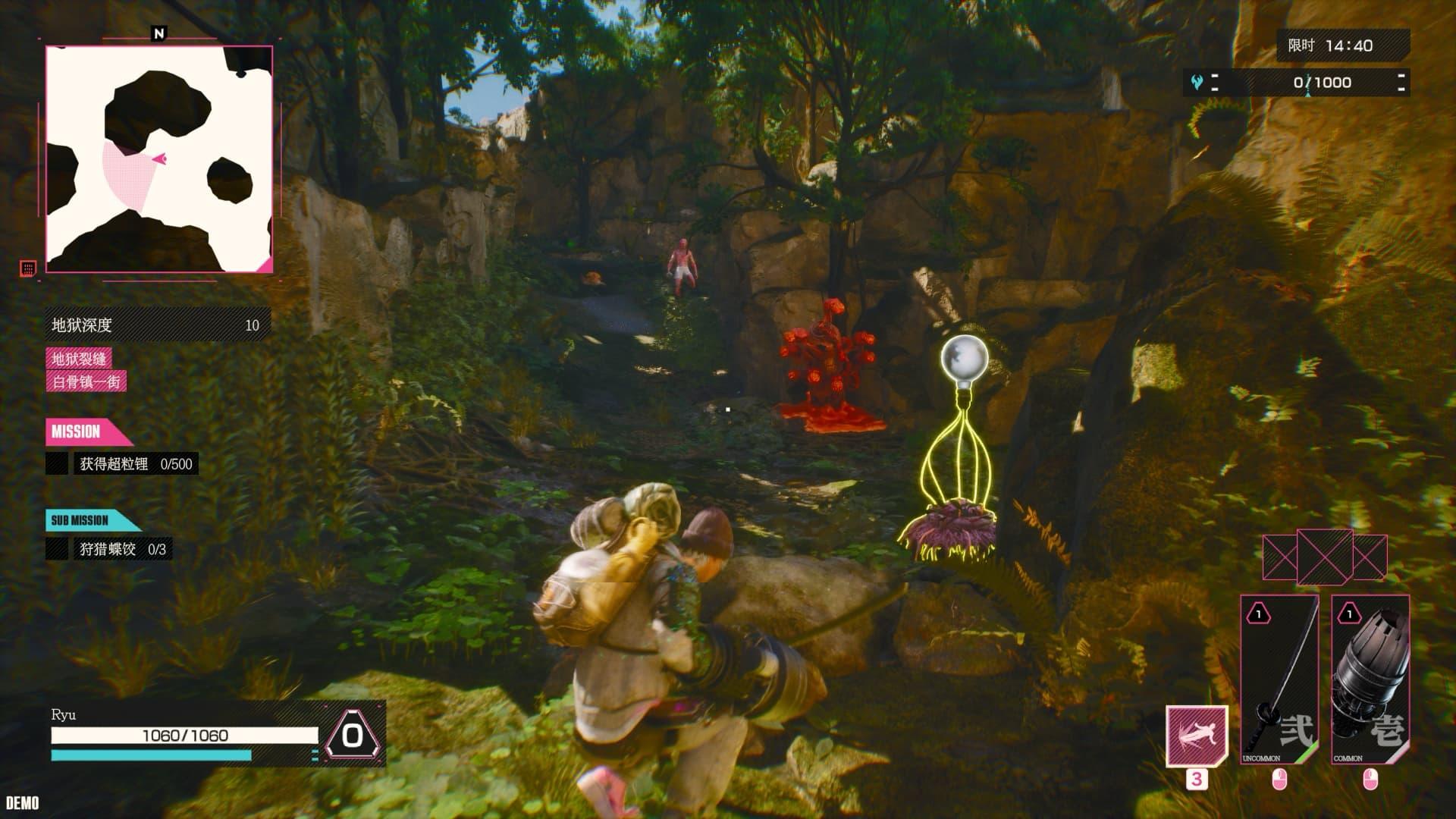Open the minimap

pos(159,158)
